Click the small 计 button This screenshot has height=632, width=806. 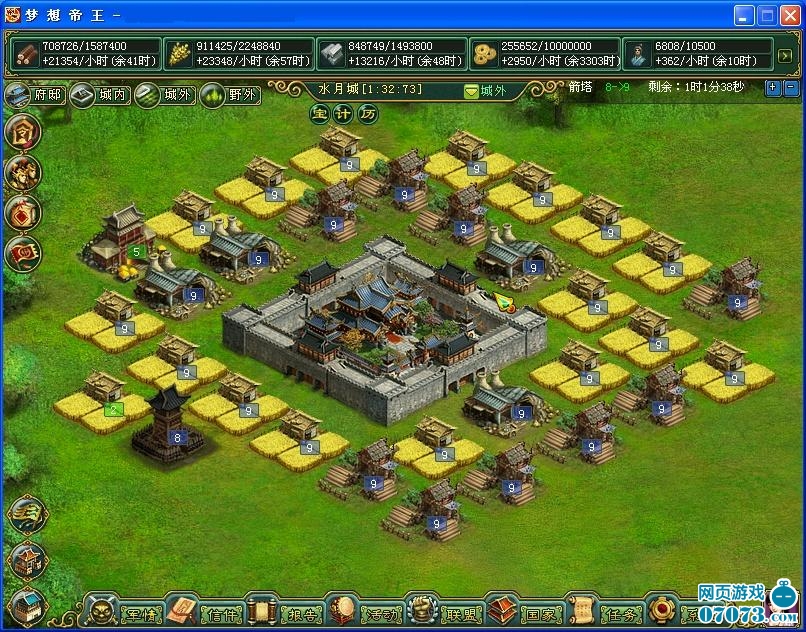344,114
